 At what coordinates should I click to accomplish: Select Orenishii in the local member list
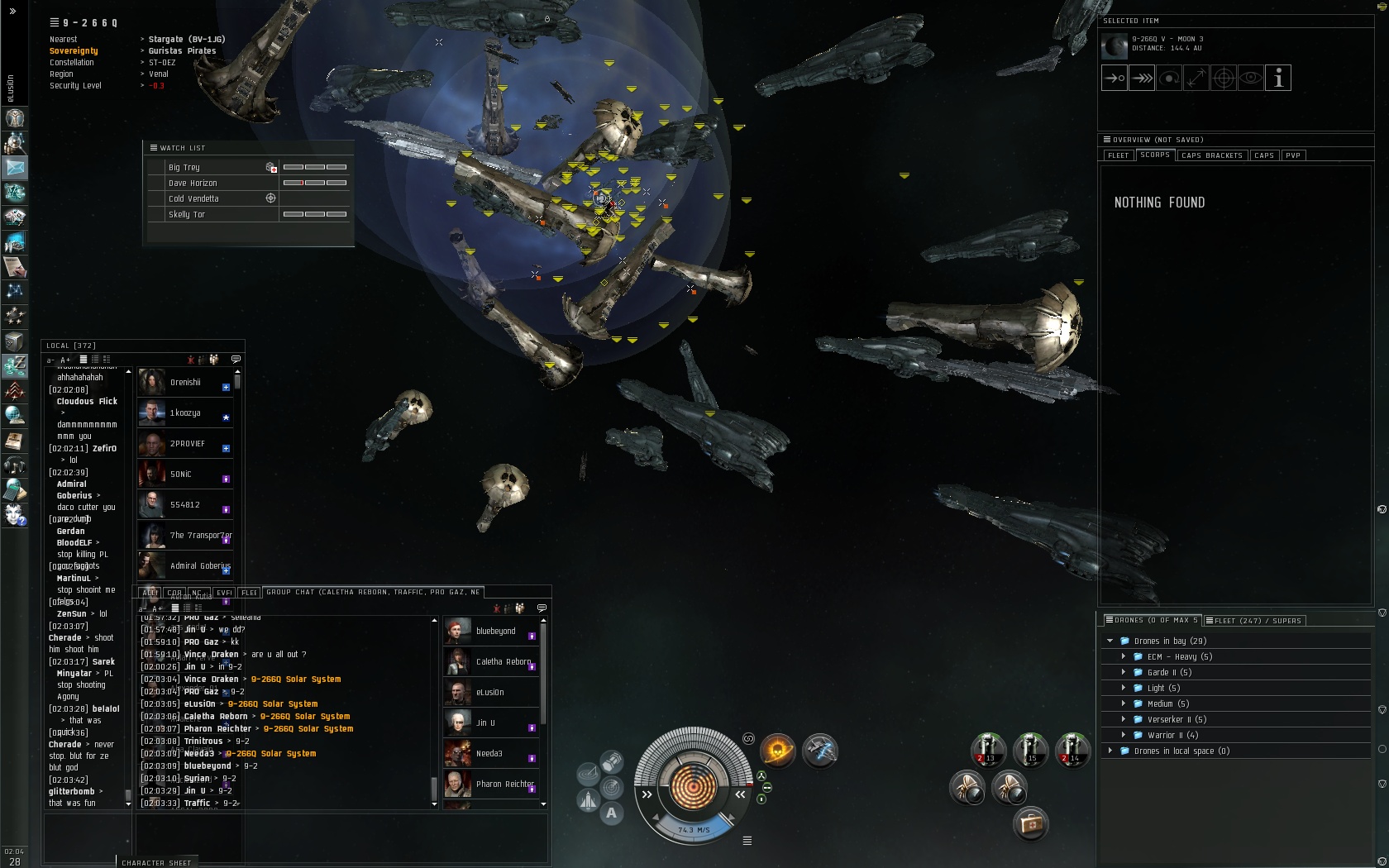185,383
